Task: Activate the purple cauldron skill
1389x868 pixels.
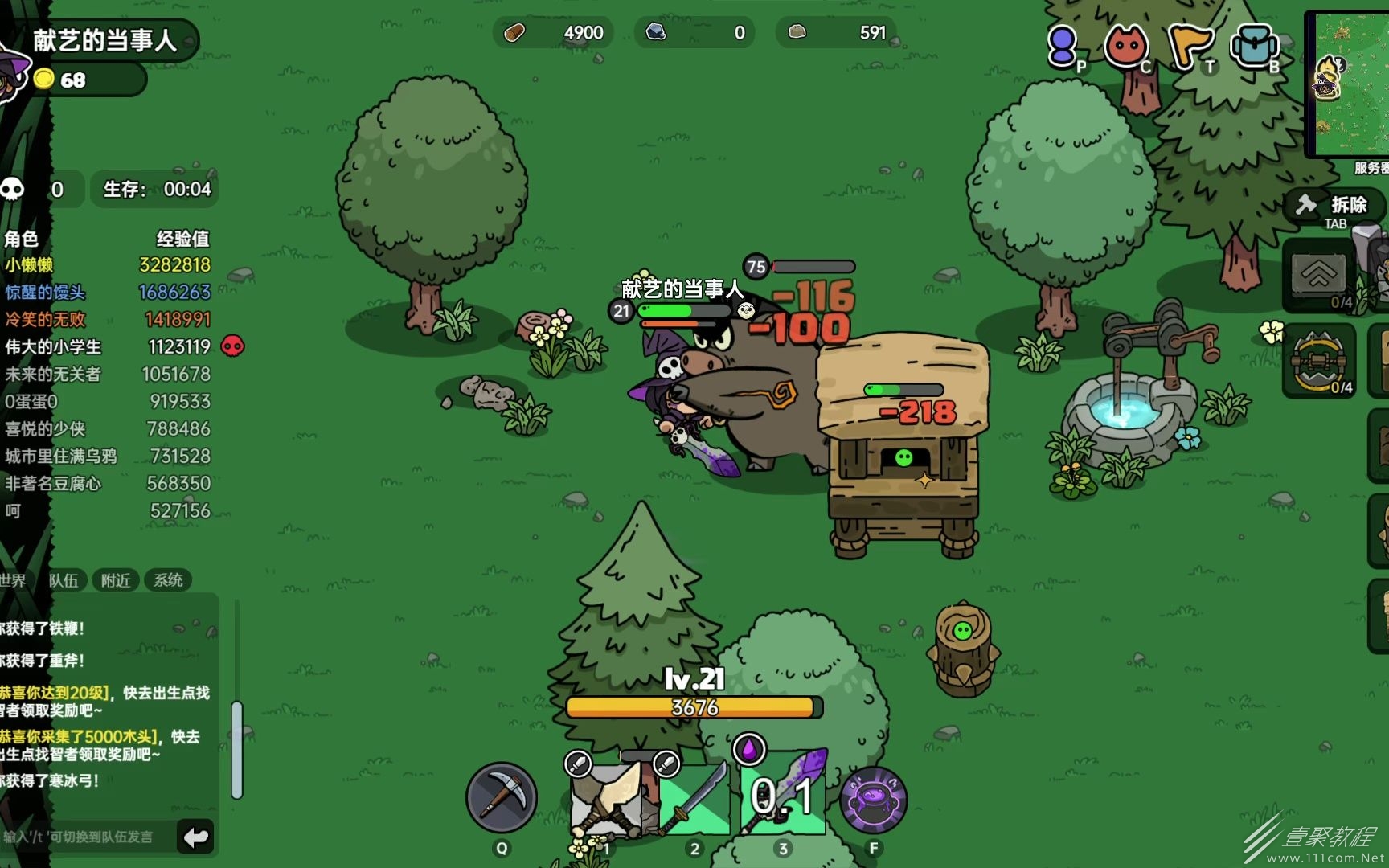Action: pos(873,800)
